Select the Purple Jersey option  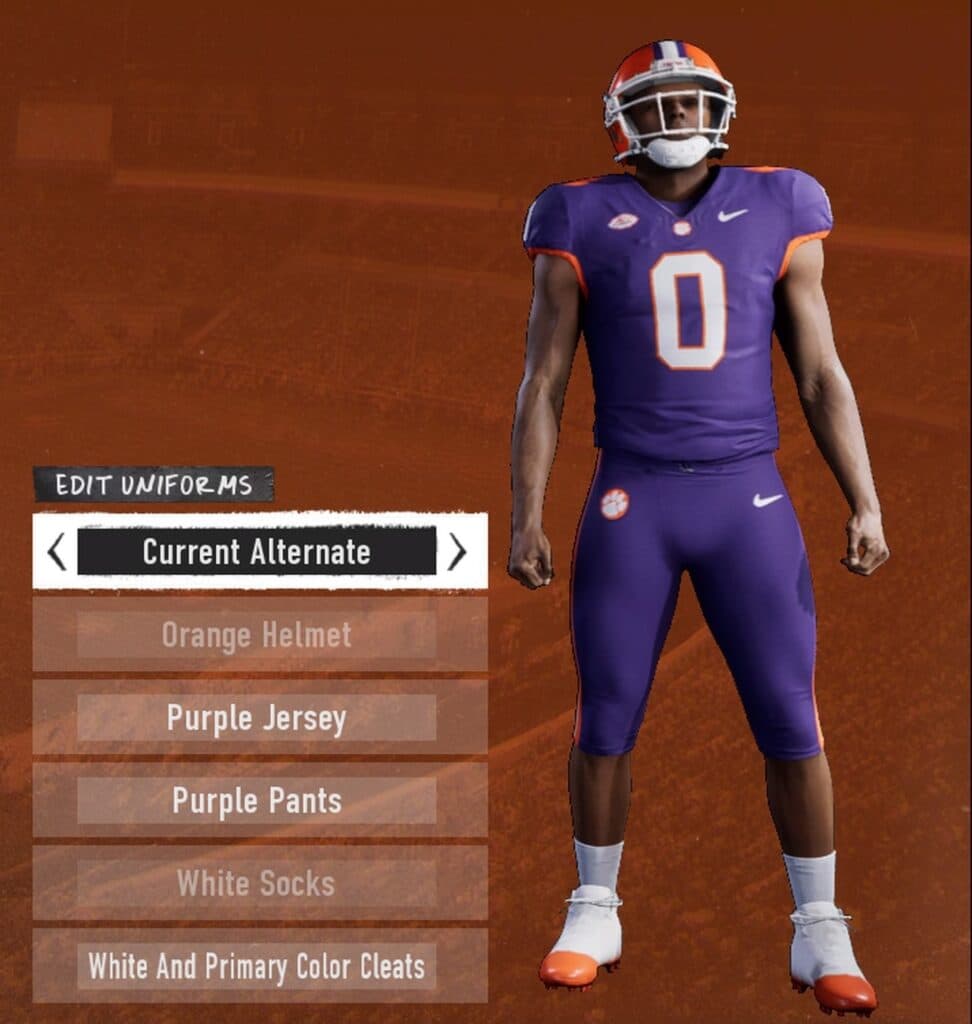(257, 718)
